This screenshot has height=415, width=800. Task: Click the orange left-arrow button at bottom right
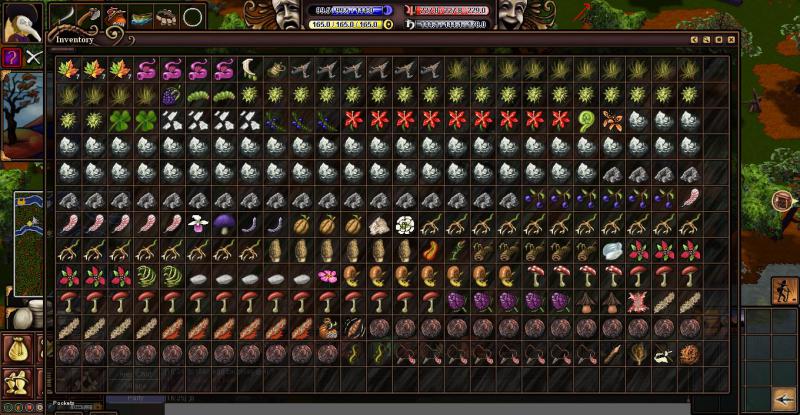[782, 398]
